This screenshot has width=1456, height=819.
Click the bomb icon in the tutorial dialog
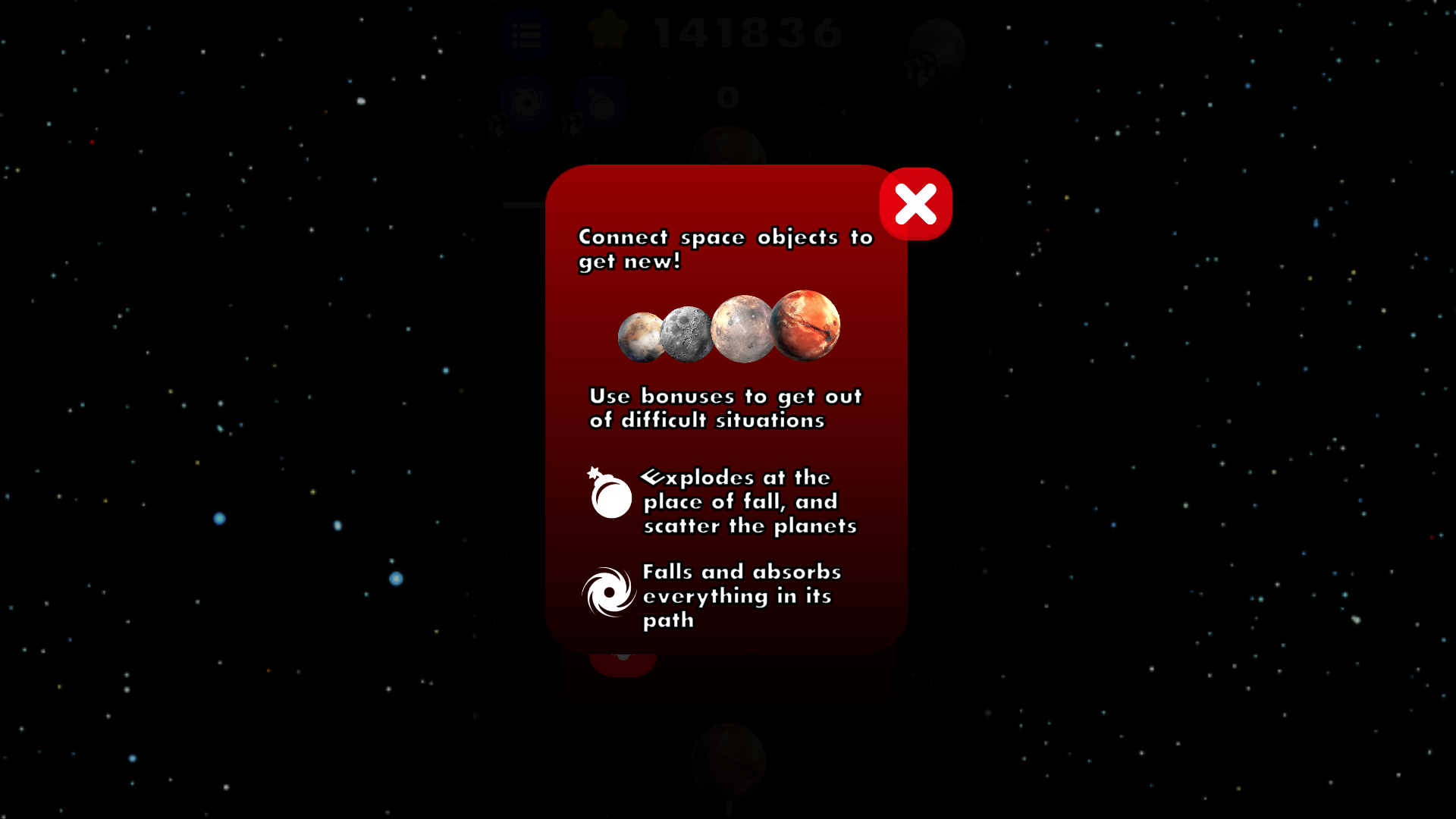click(x=610, y=496)
